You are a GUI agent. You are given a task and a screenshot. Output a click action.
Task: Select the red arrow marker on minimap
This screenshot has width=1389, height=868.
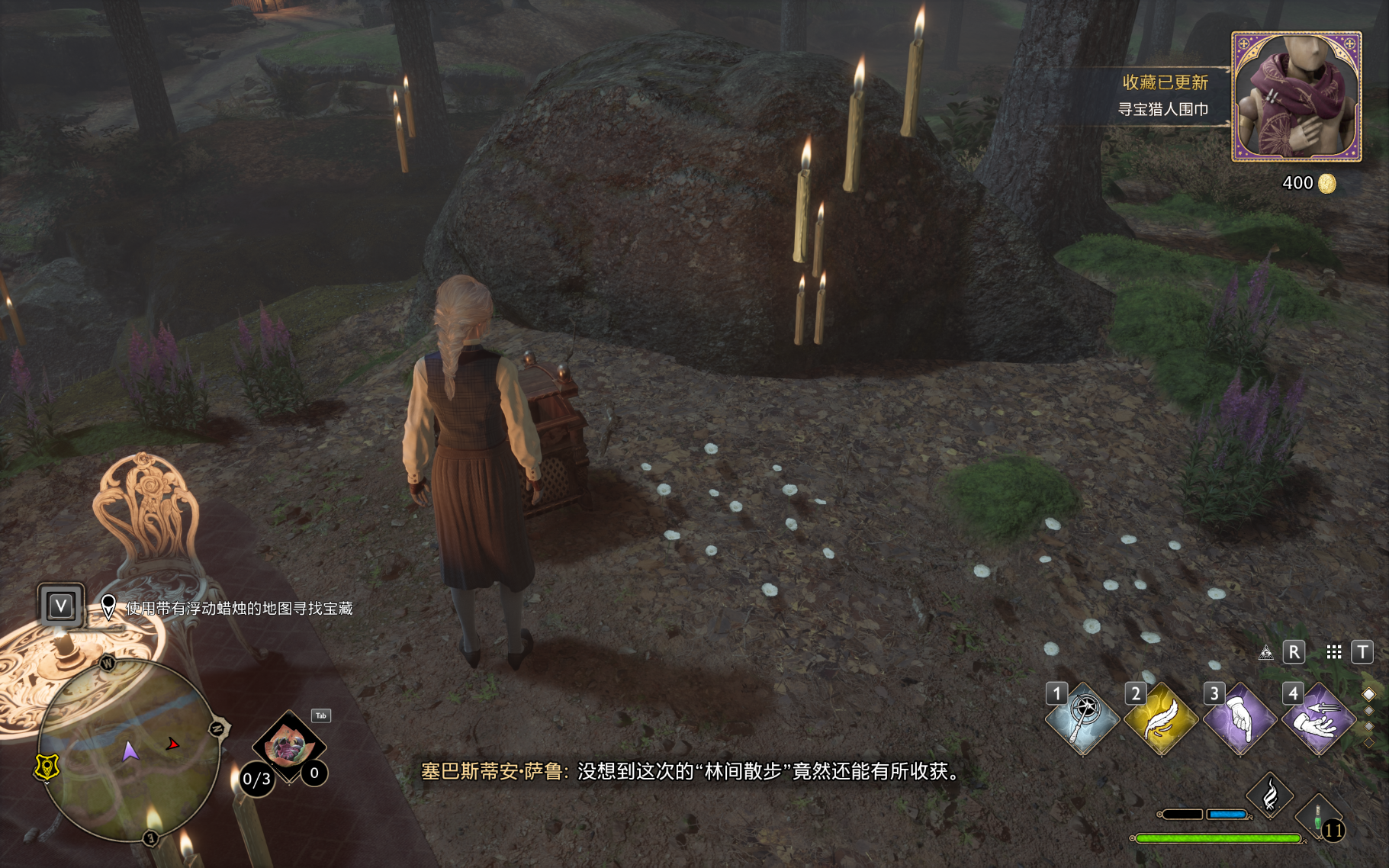(x=173, y=744)
